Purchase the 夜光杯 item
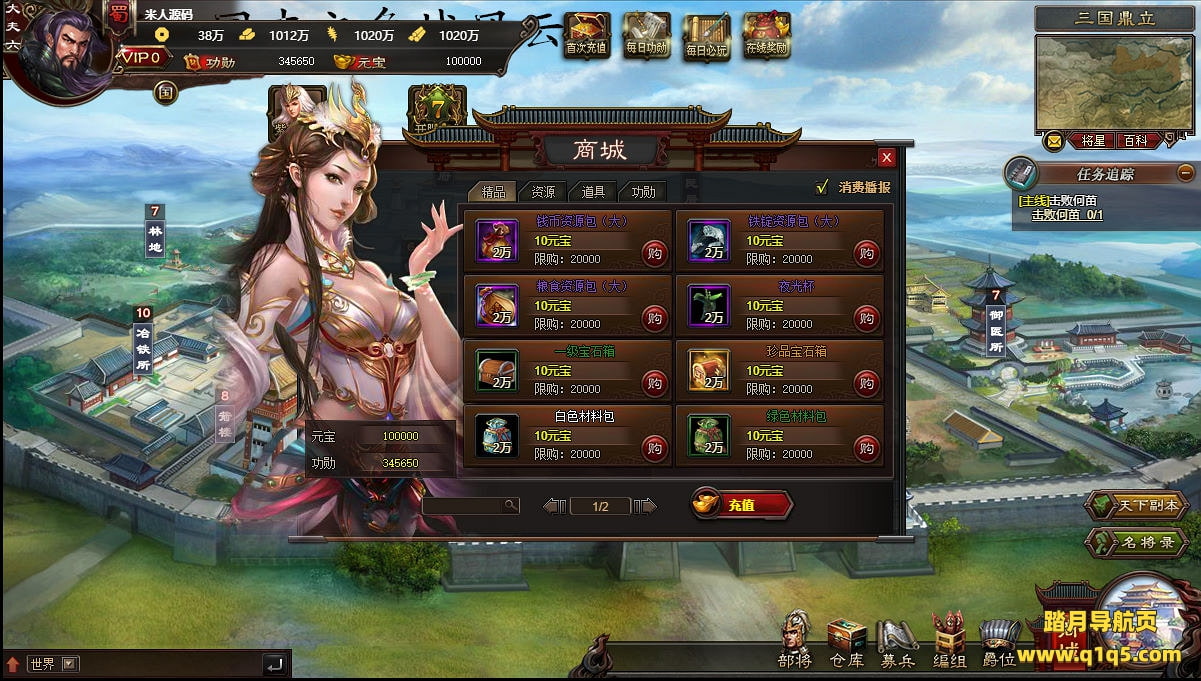 (x=866, y=319)
